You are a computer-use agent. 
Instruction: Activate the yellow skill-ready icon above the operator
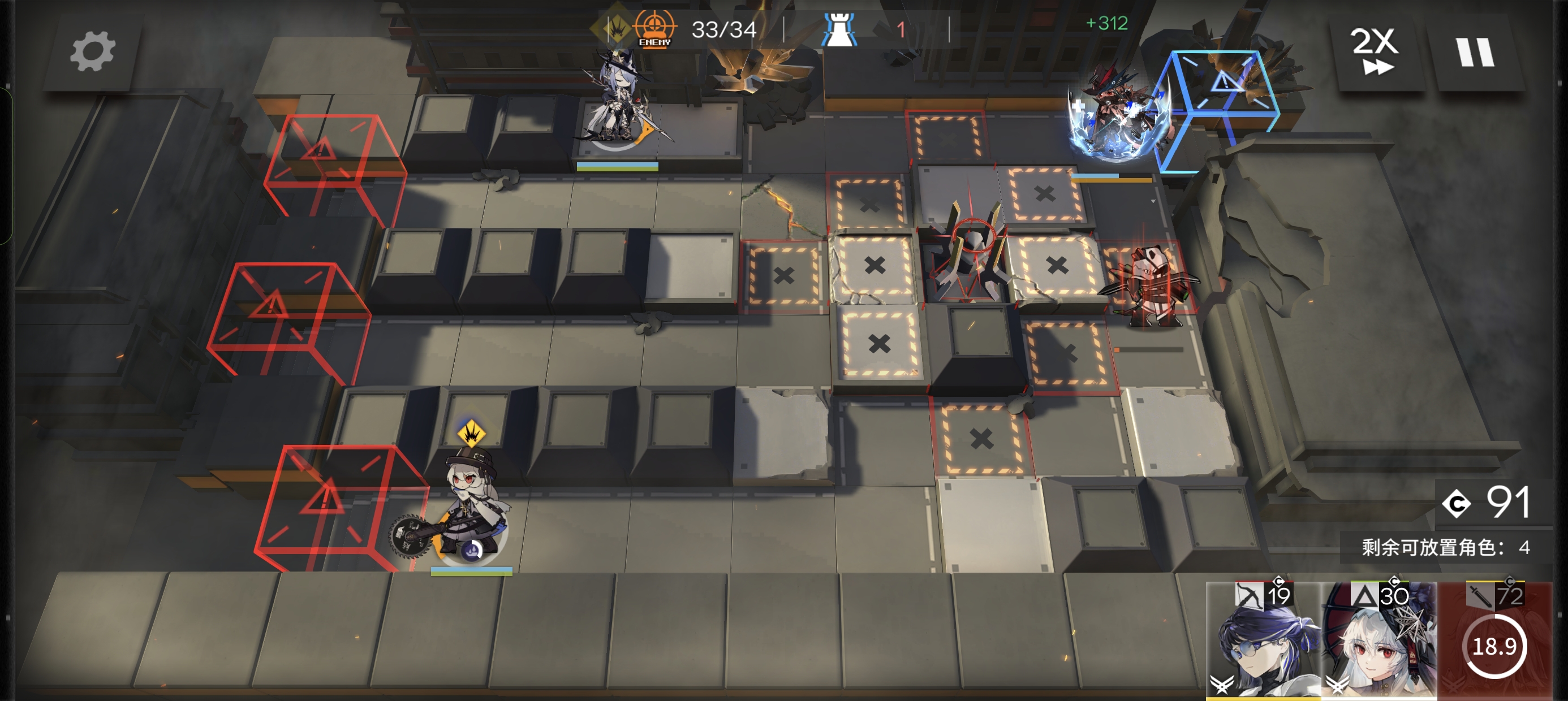[471, 433]
